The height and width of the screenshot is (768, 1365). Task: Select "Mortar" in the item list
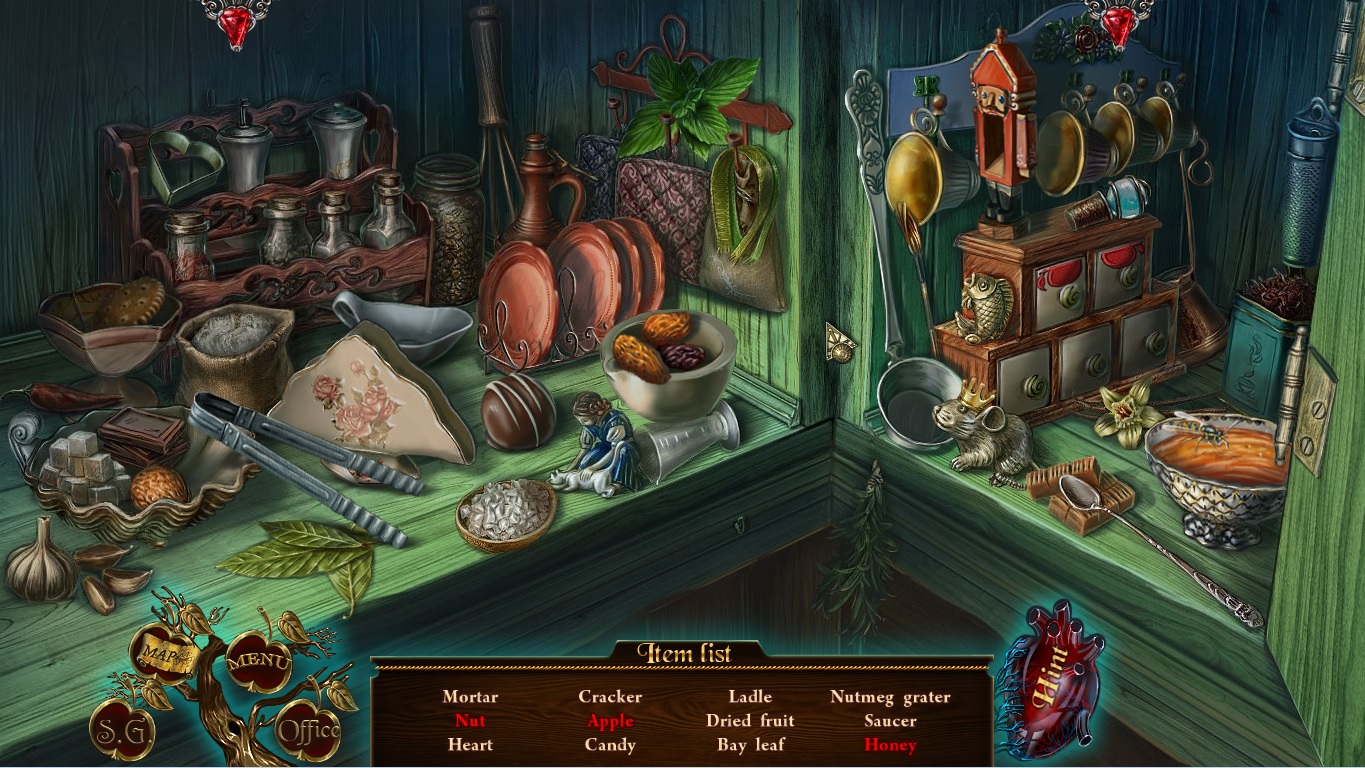click(x=471, y=697)
